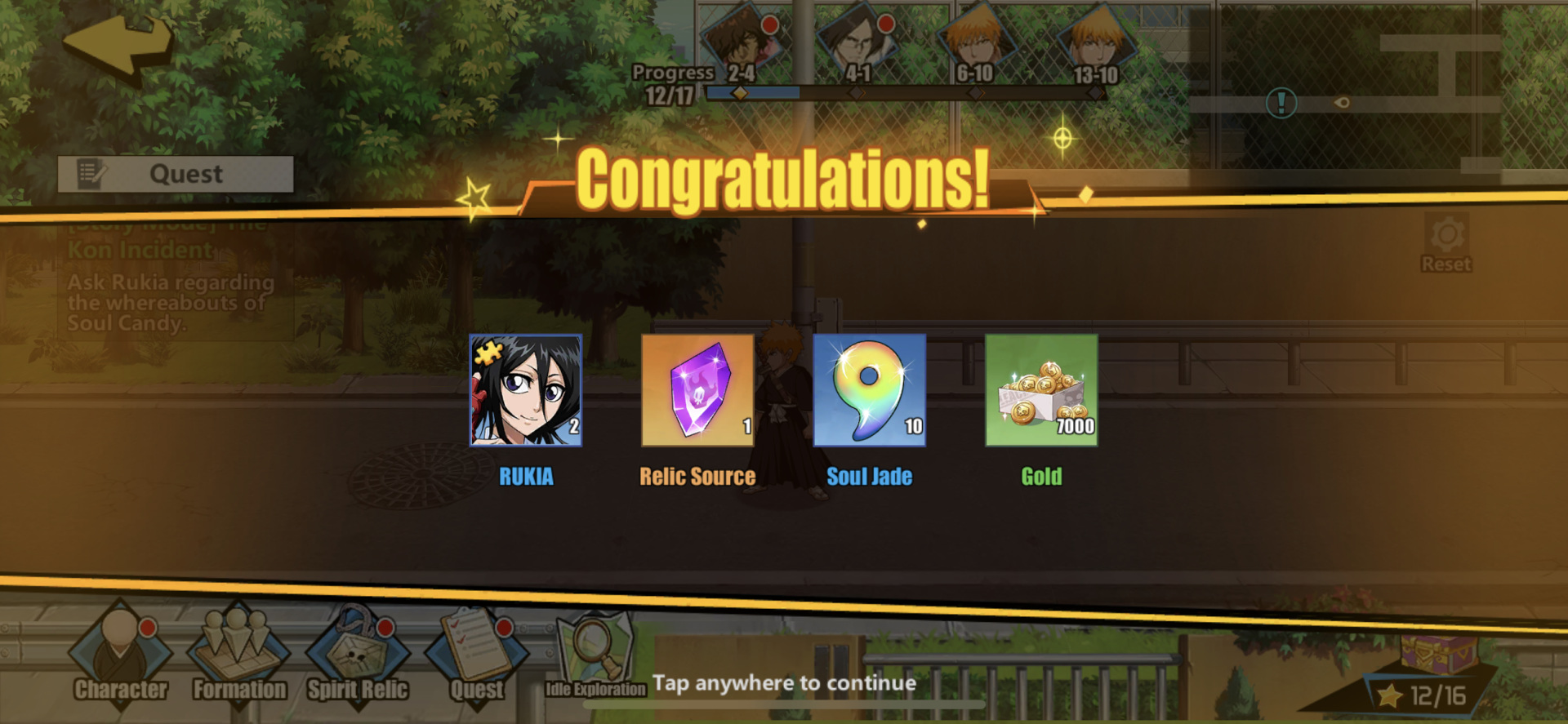Tap the exclamation notification icon on the right
This screenshot has width=1568, height=724.
[1282, 103]
